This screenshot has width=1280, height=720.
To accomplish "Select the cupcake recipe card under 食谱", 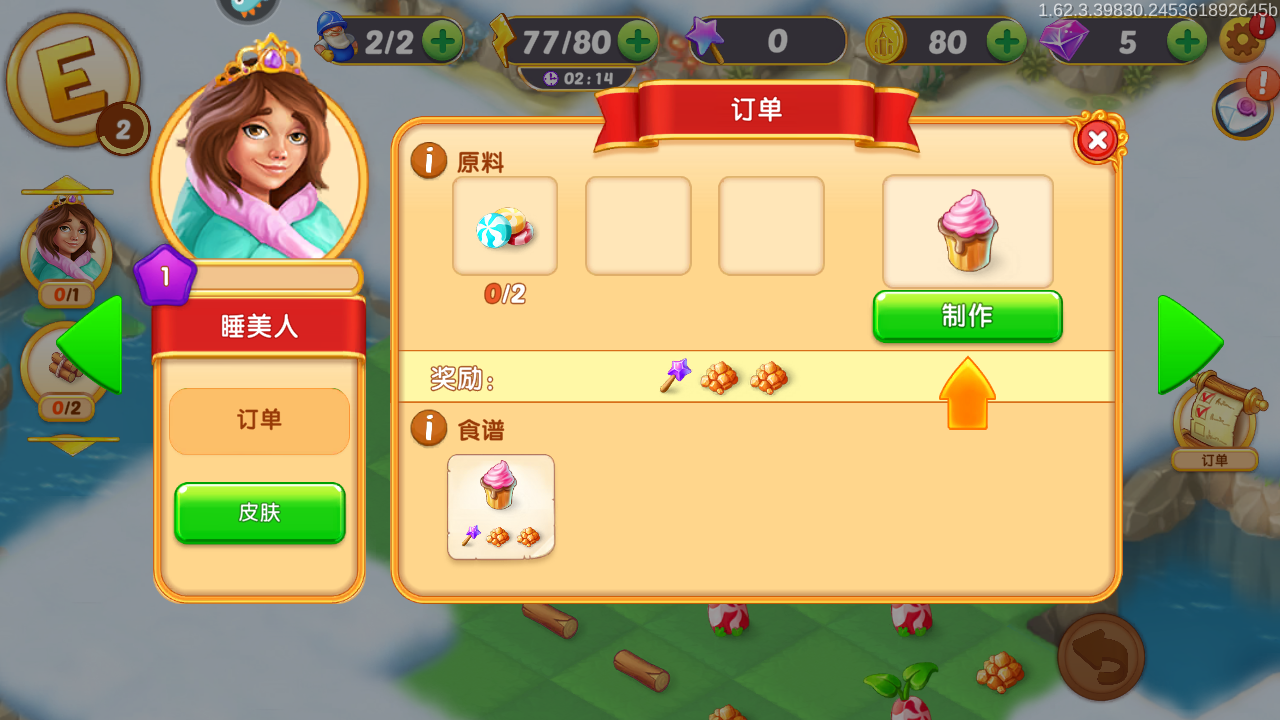I will point(500,505).
